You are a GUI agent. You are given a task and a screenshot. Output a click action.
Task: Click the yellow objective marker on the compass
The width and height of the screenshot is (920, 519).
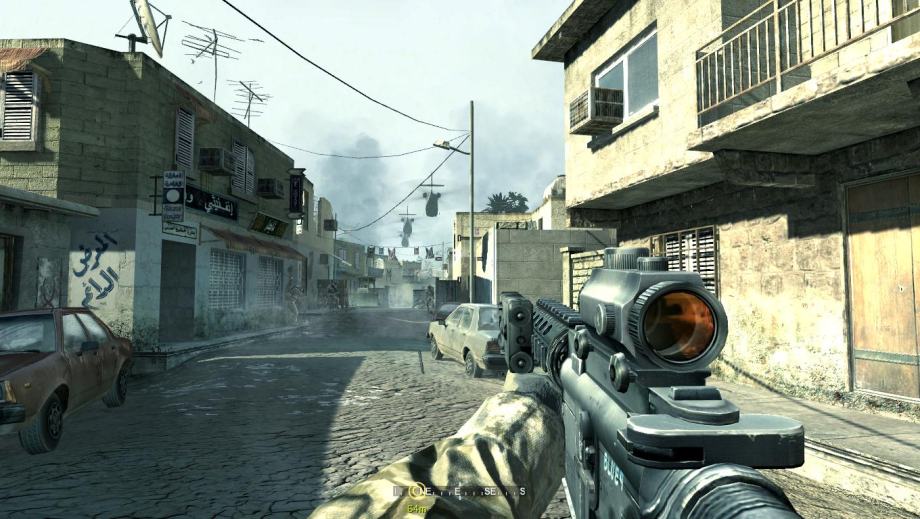point(418,491)
